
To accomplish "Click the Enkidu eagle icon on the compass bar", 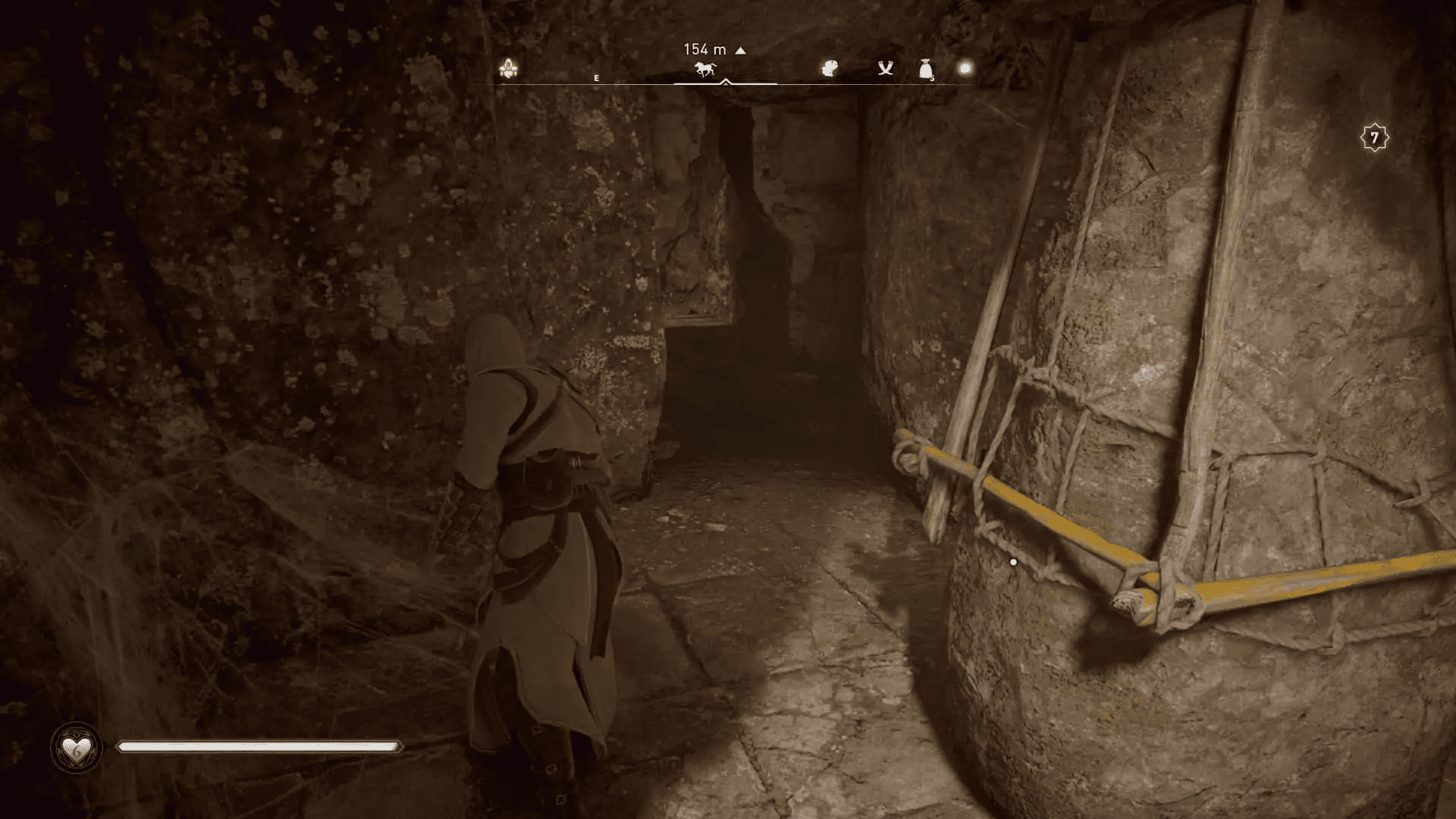I will [829, 67].
